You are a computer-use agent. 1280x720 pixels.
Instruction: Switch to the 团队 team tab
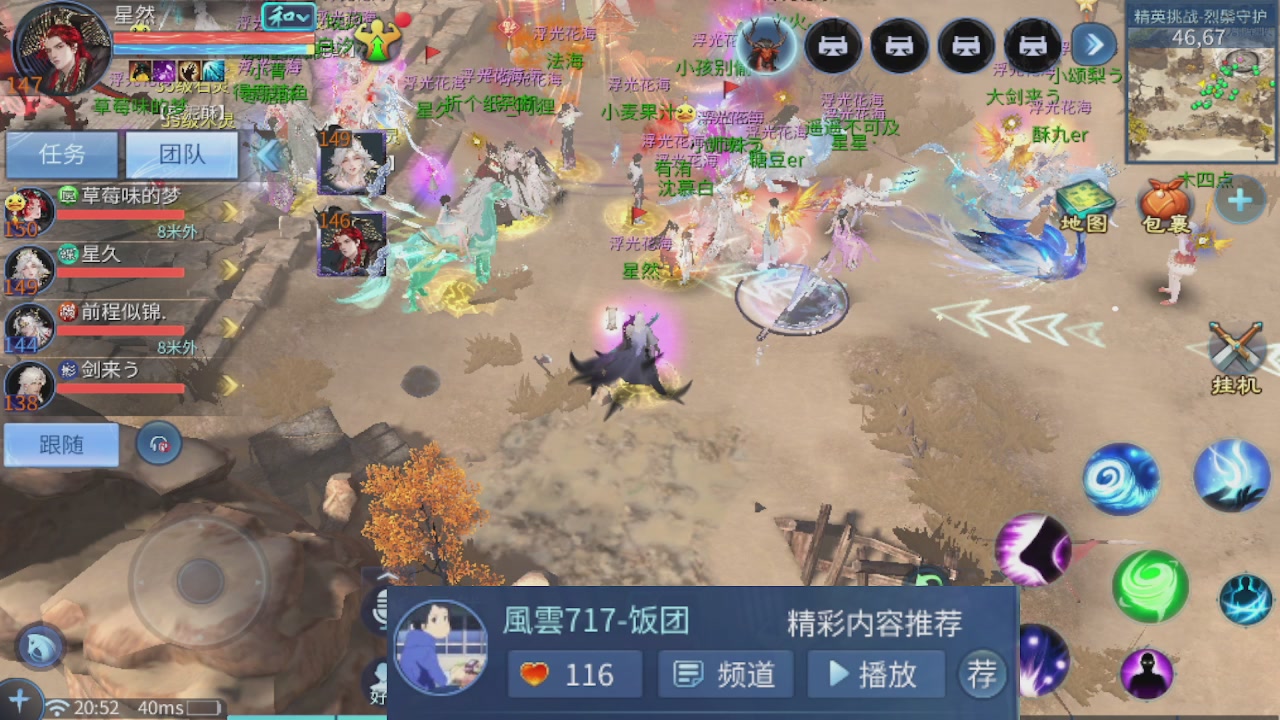point(181,155)
